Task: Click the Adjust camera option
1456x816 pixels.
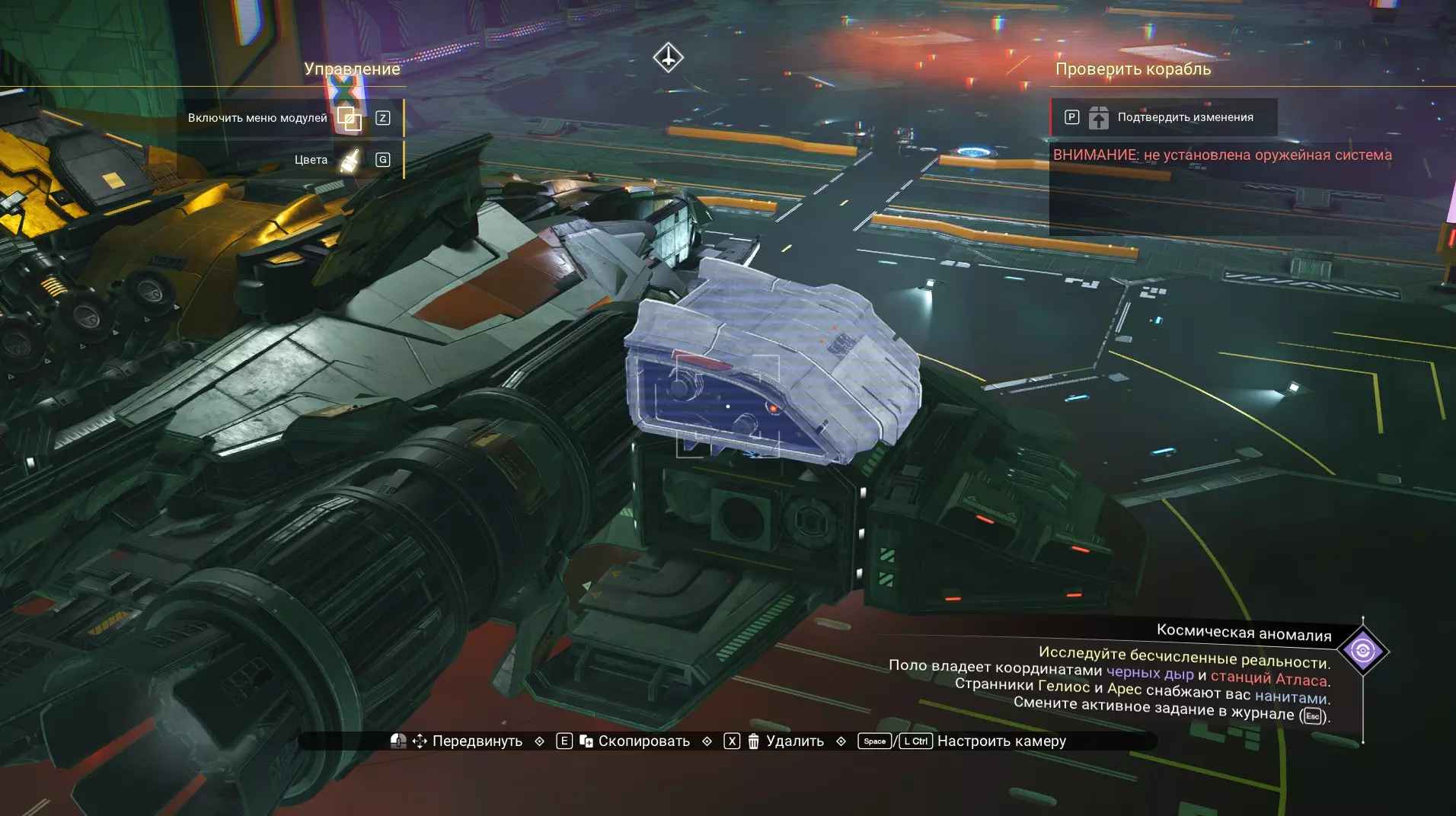Action: [1001, 741]
